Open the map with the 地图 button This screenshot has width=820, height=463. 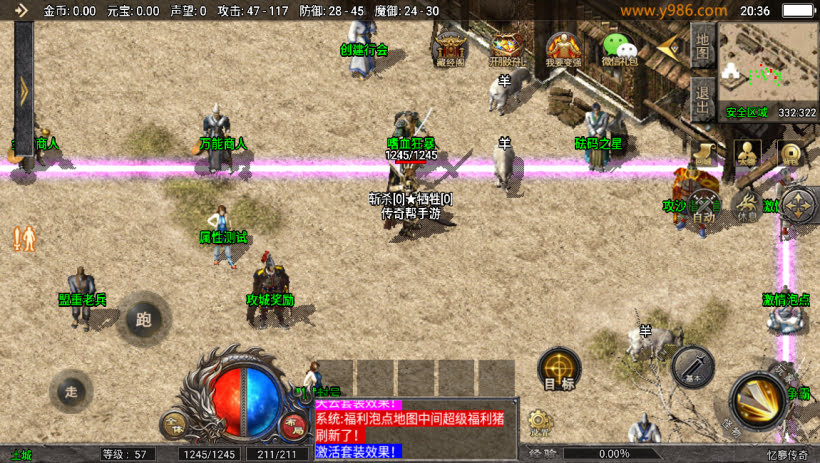point(702,45)
